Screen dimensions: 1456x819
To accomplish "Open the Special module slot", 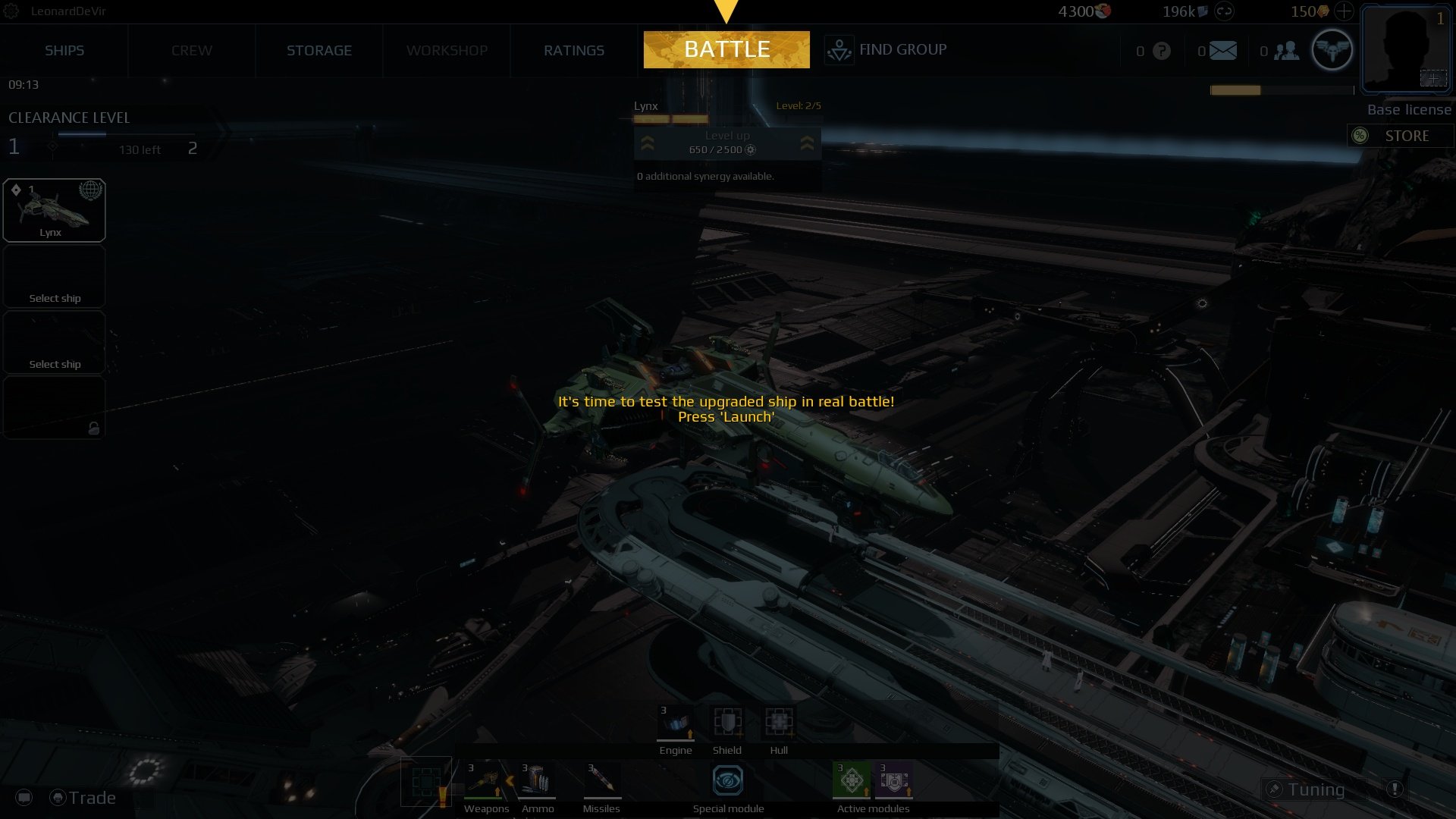I will (x=726, y=781).
